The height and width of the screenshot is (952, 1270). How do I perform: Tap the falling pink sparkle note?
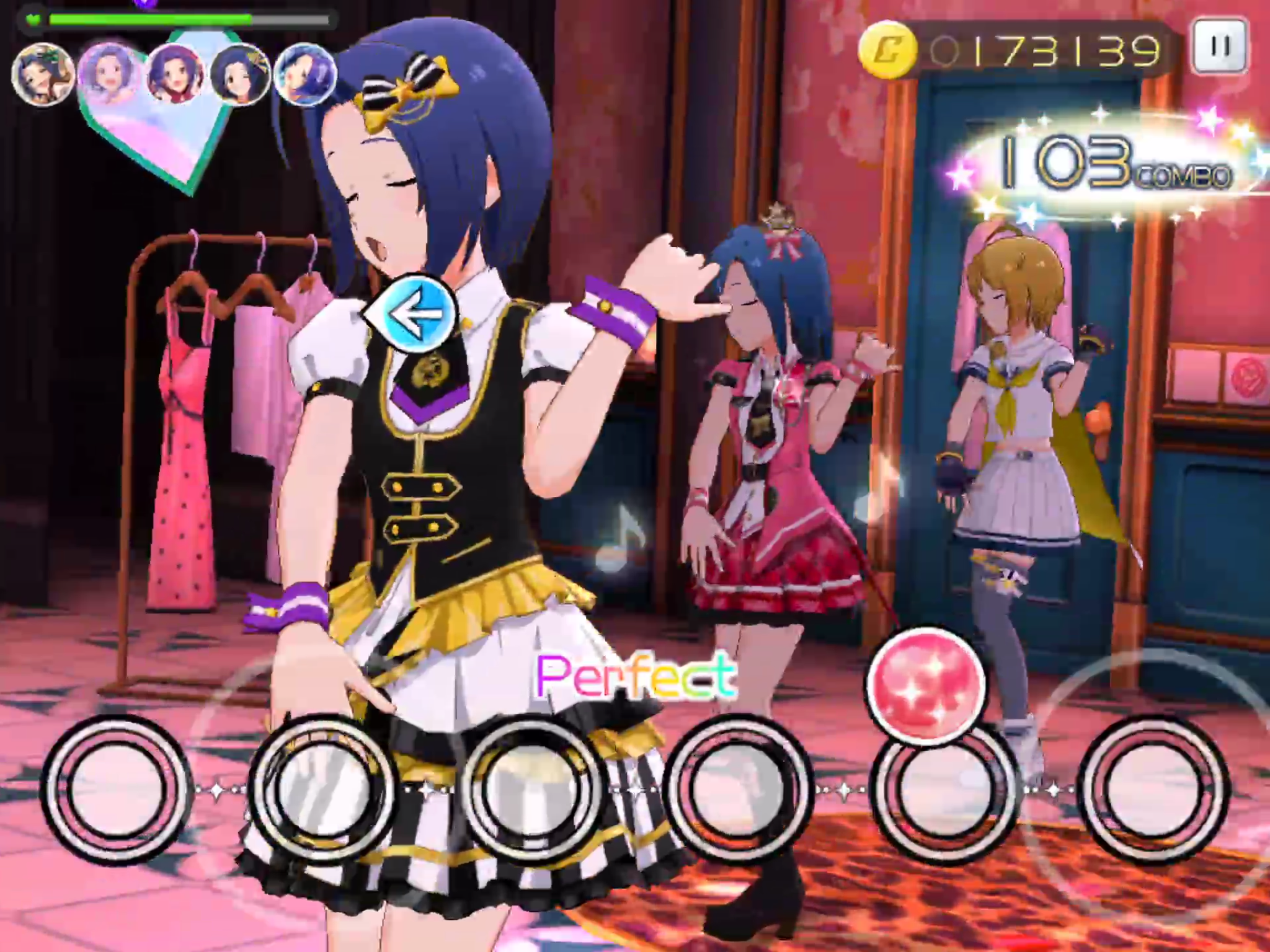click(925, 684)
